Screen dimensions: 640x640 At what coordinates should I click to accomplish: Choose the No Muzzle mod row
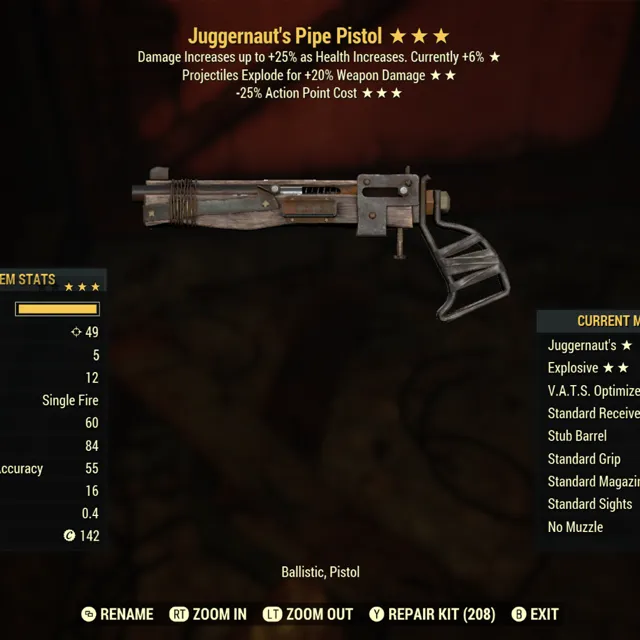click(590, 527)
